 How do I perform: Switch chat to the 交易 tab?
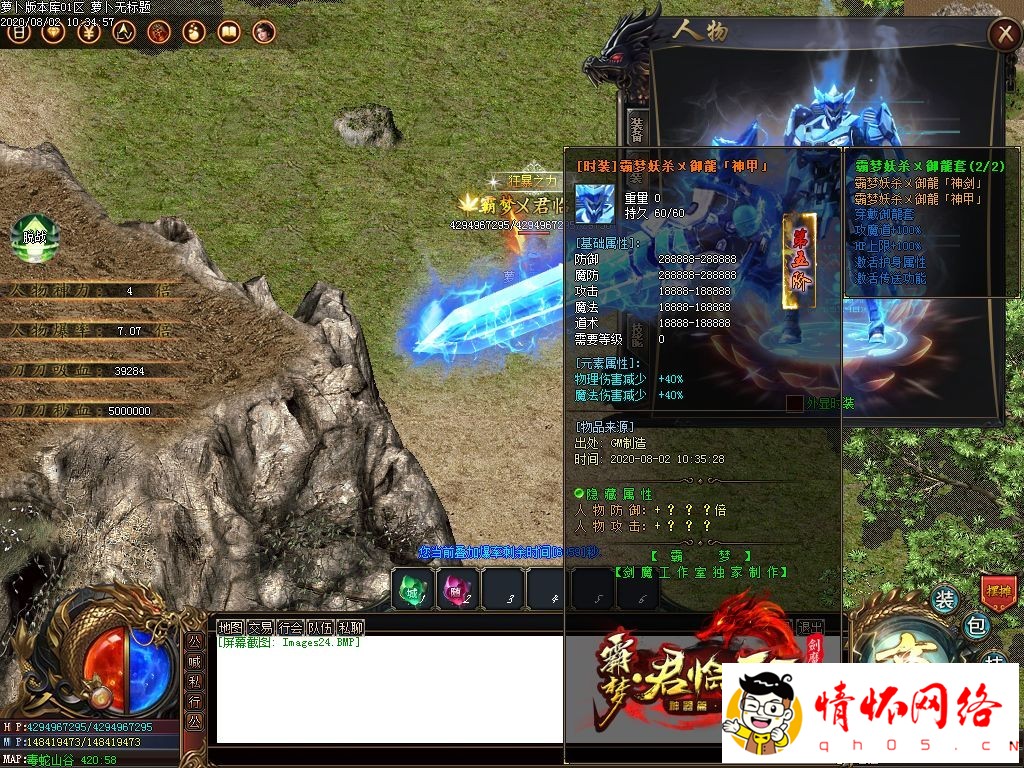coord(260,627)
